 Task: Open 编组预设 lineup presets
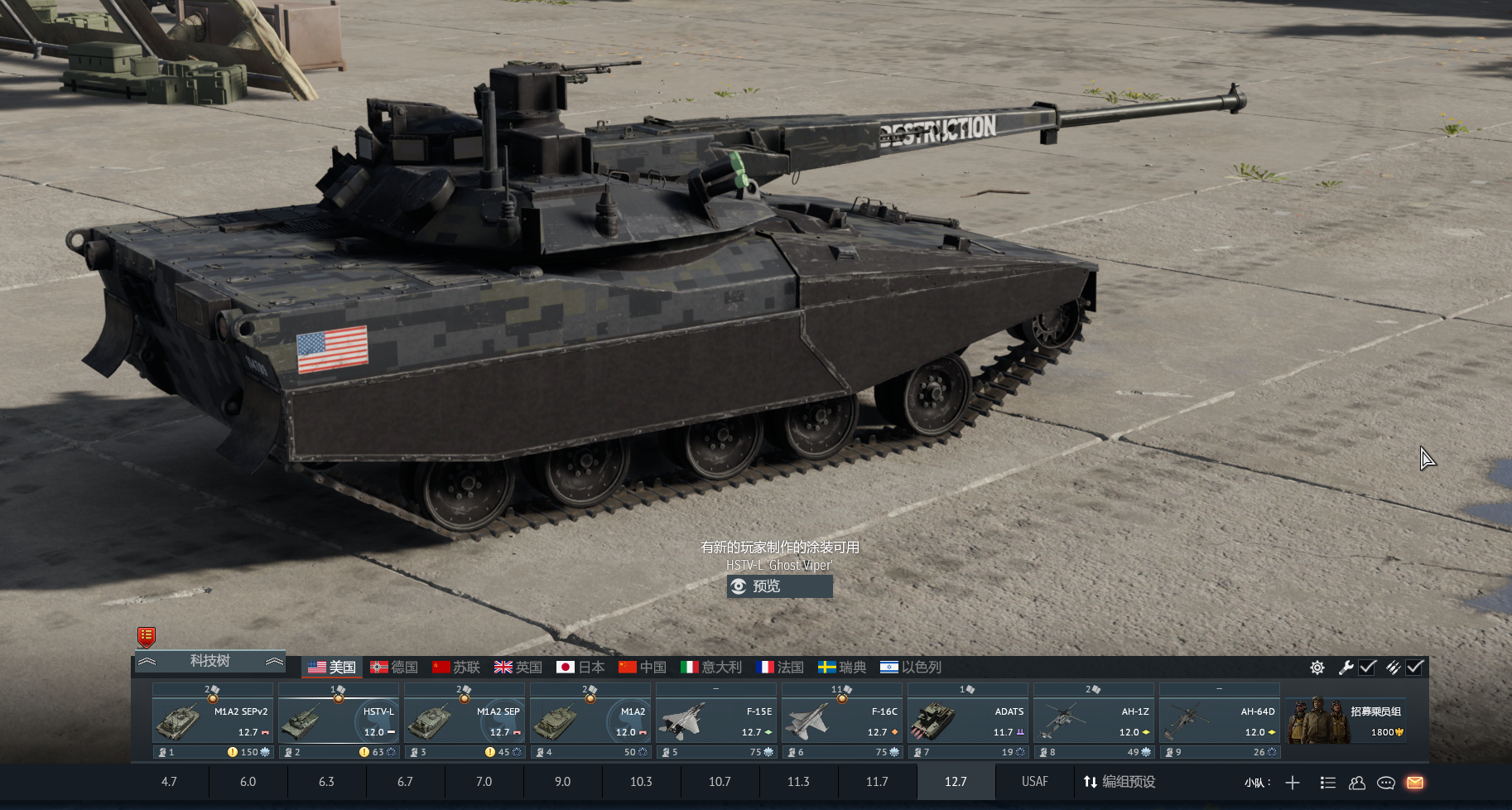coord(1119,782)
